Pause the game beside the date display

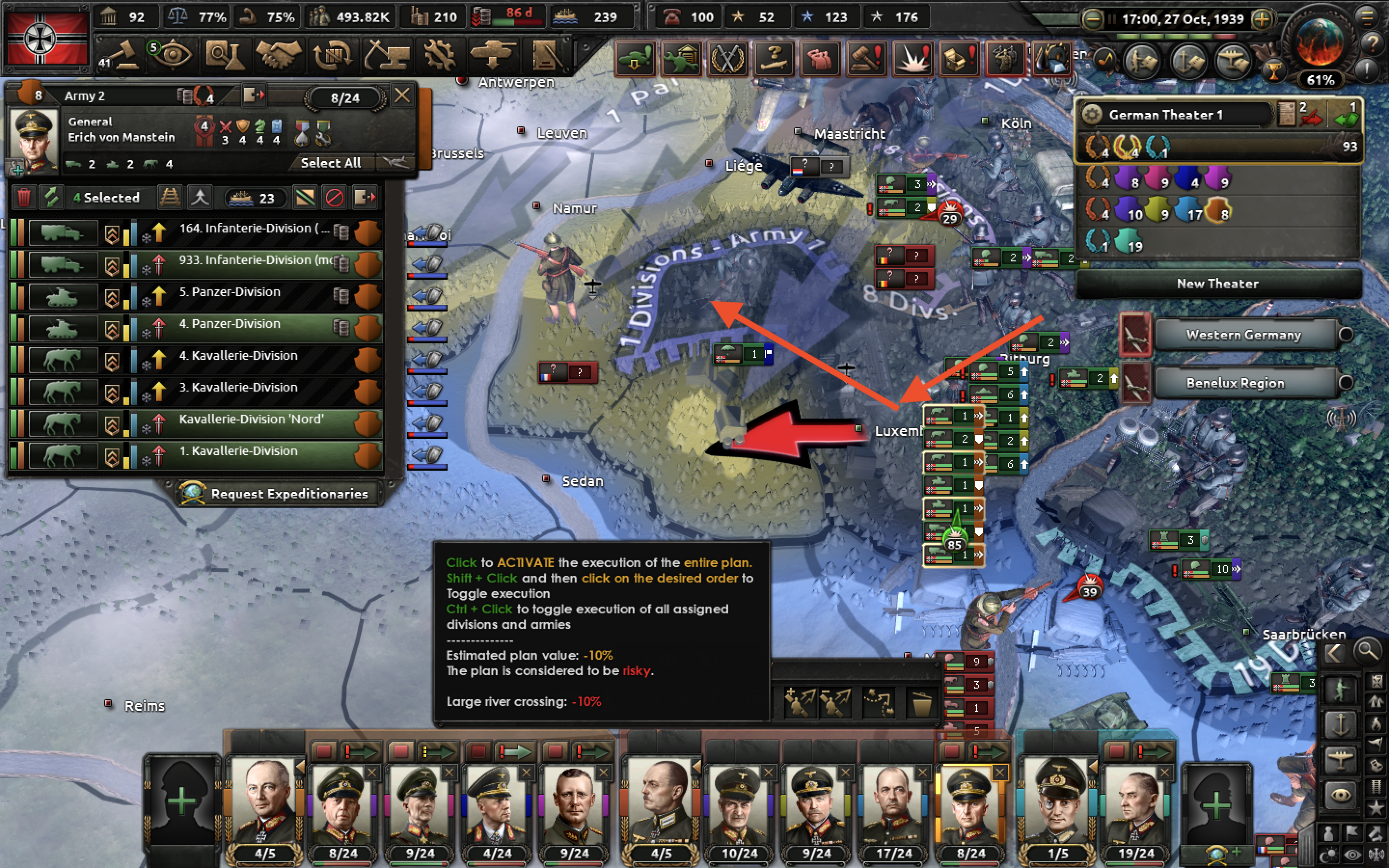point(1112,19)
